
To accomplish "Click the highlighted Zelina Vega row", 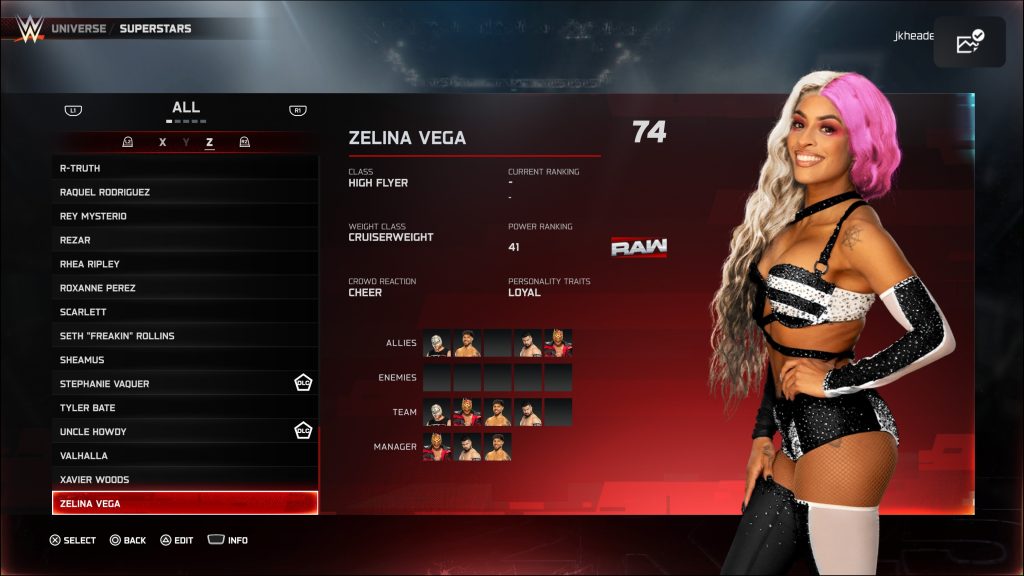I will [x=185, y=503].
